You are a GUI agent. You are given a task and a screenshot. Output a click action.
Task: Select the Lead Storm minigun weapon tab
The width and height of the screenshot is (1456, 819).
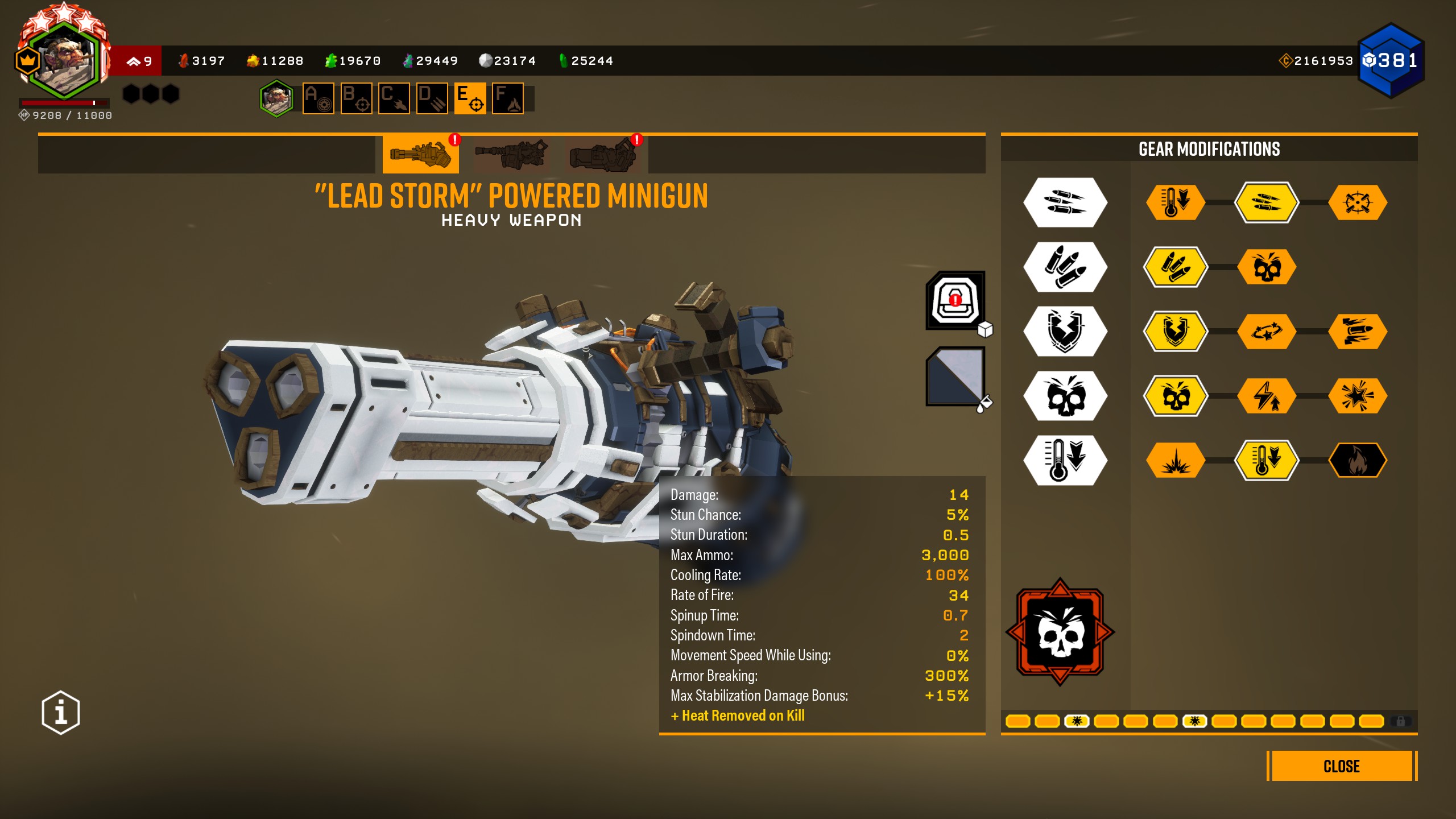coord(420,154)
